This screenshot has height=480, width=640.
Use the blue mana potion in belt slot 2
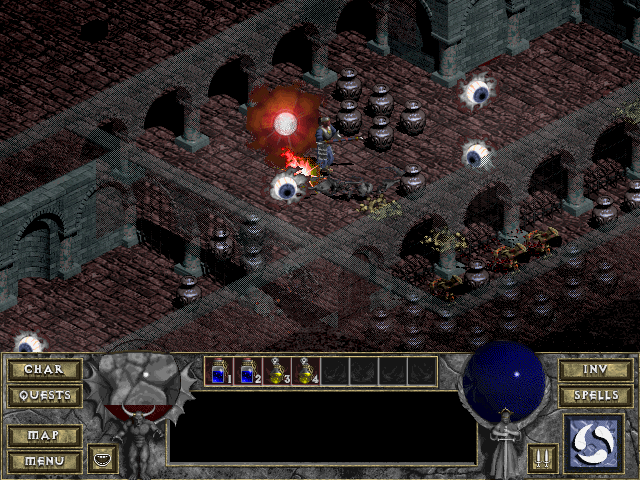pos(248,371)
